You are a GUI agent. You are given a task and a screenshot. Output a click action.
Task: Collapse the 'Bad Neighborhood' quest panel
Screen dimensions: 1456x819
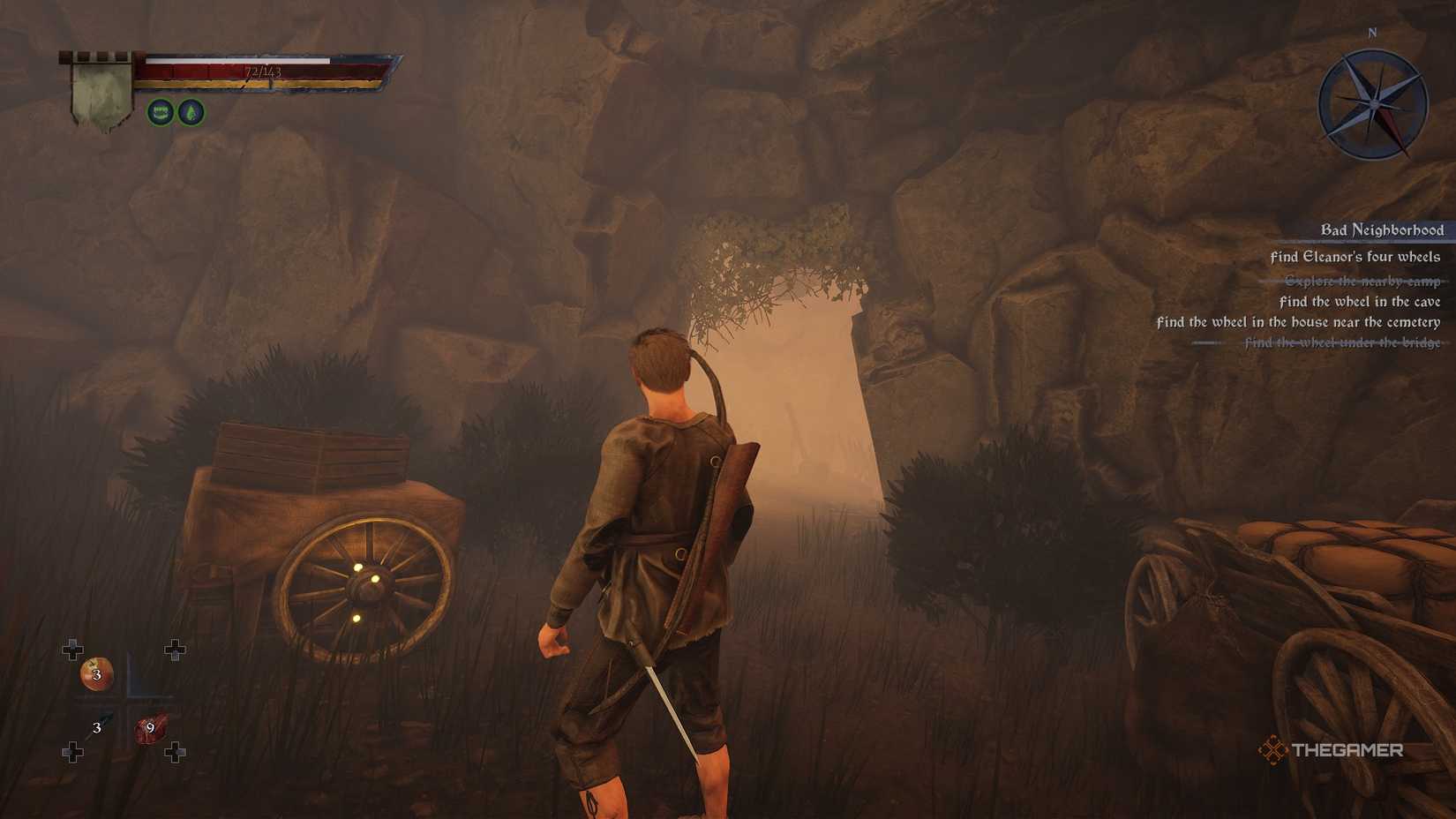[x=1382, y=229]
